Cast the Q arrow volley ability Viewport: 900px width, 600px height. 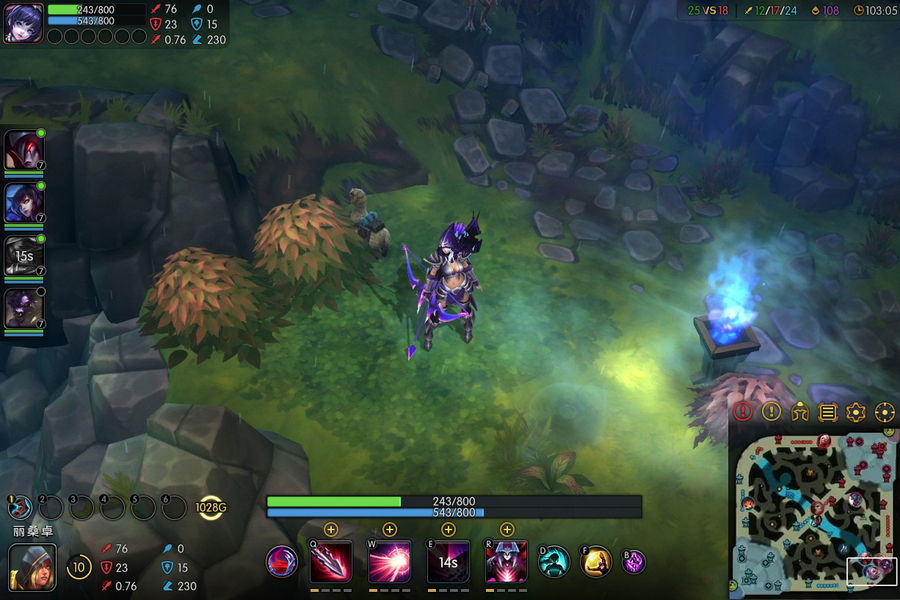331,562
